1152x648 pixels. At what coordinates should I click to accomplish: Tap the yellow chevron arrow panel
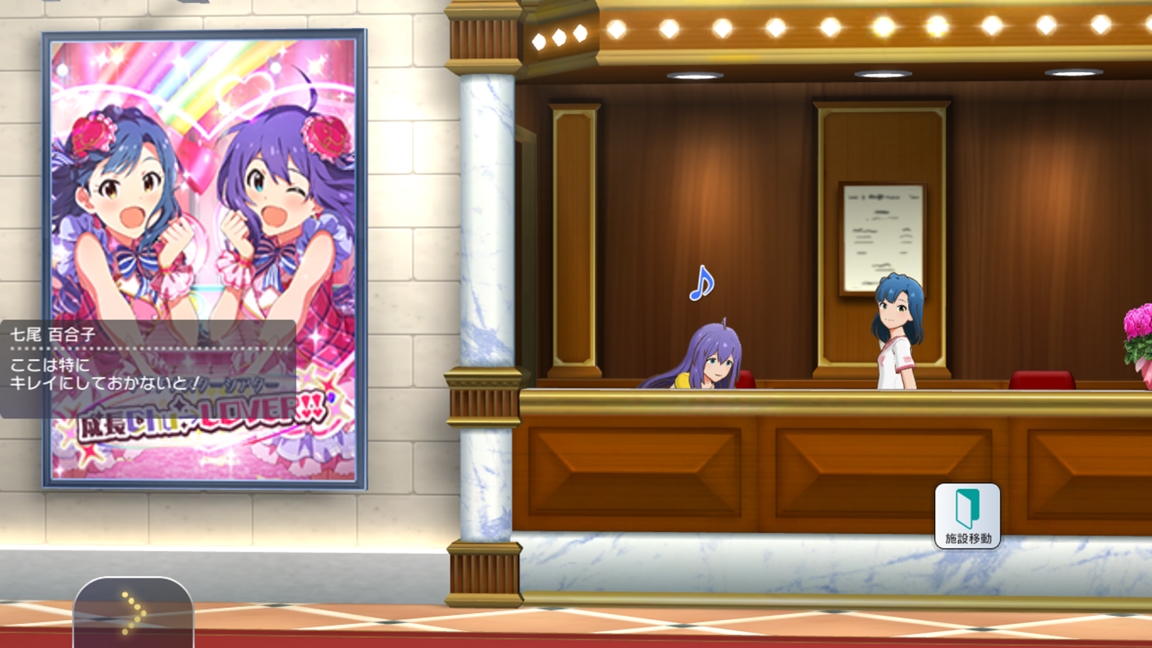133,613
